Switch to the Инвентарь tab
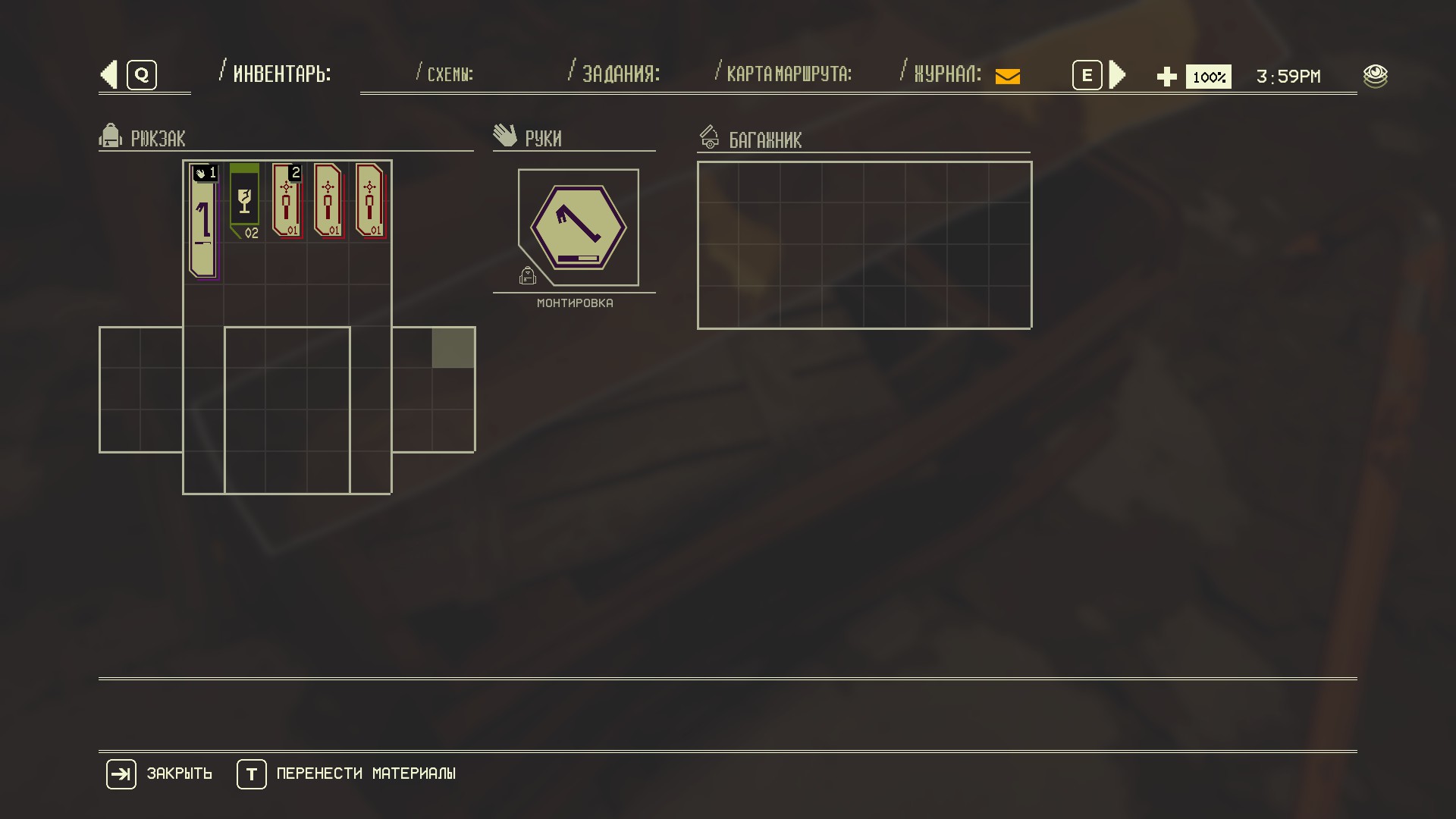Screen dimensions: 1456x819 [x=281, y=74]
